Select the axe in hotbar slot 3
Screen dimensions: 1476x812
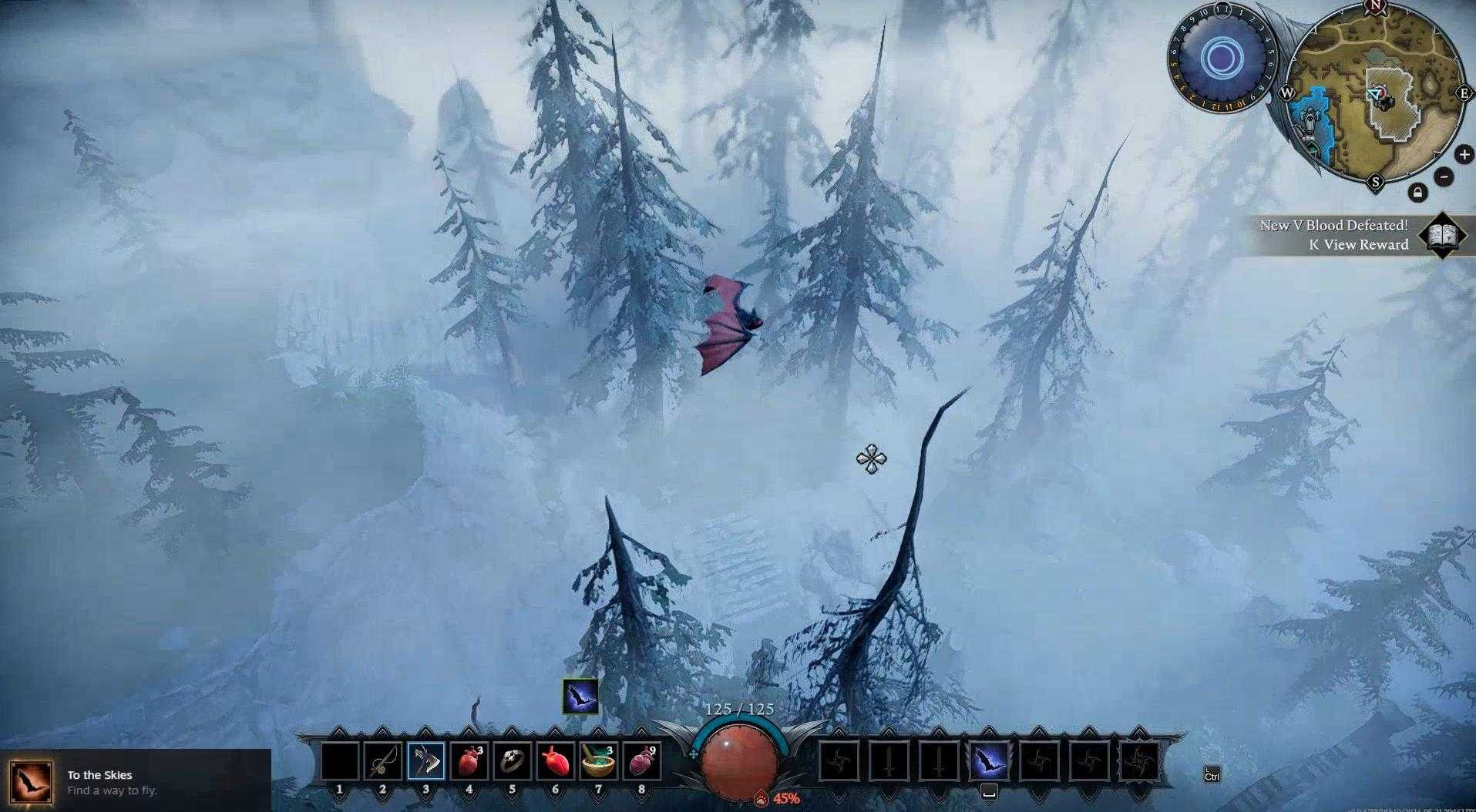[426, 762]
